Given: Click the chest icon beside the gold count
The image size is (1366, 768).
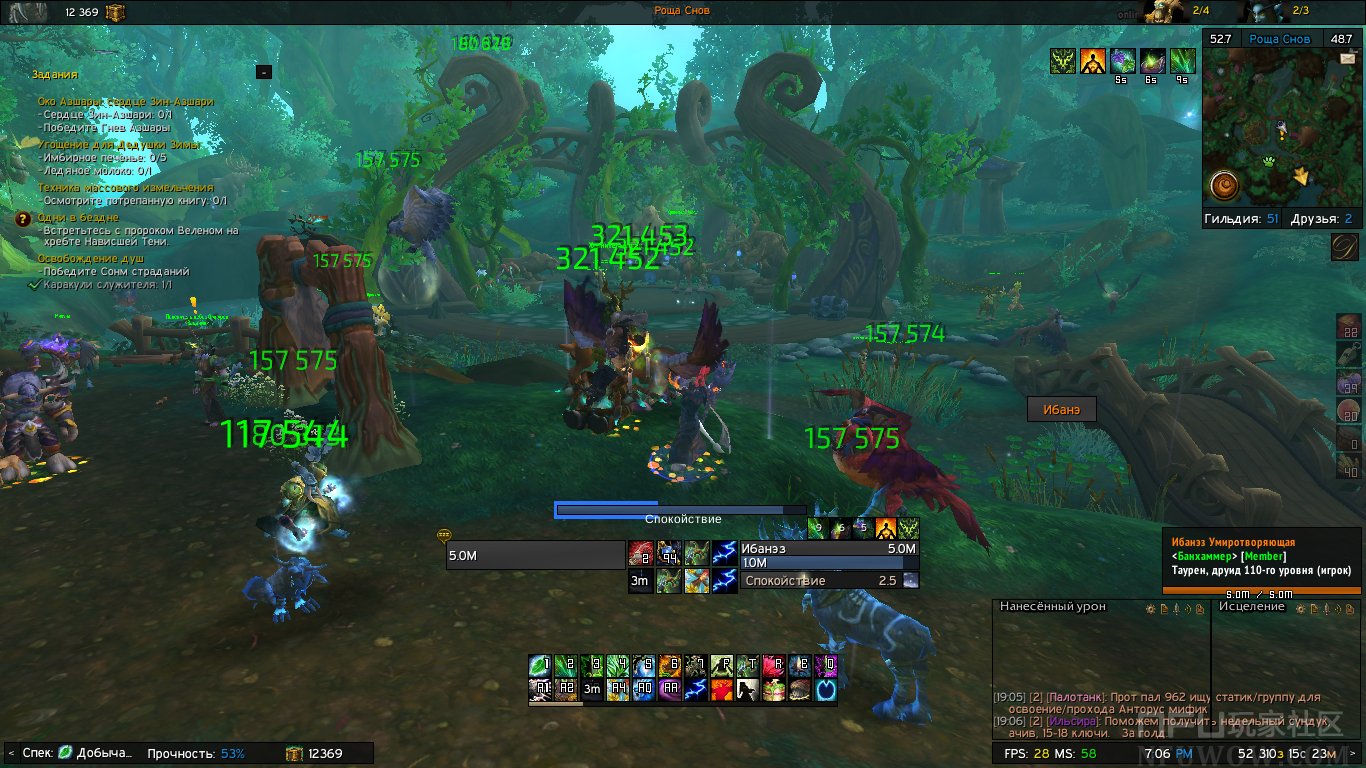Looking at the screenshot, I should click(x=294, y=753).
